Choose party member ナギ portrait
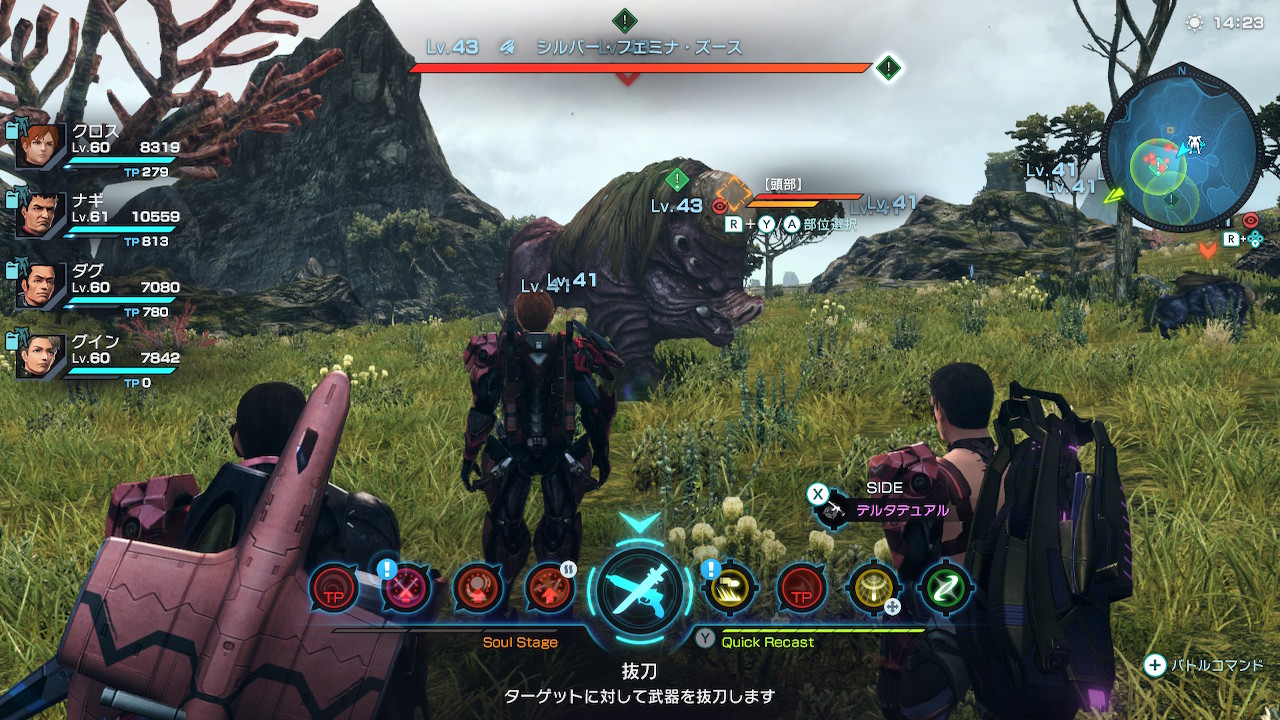The image size is (1280, 720). click(41, 215)
